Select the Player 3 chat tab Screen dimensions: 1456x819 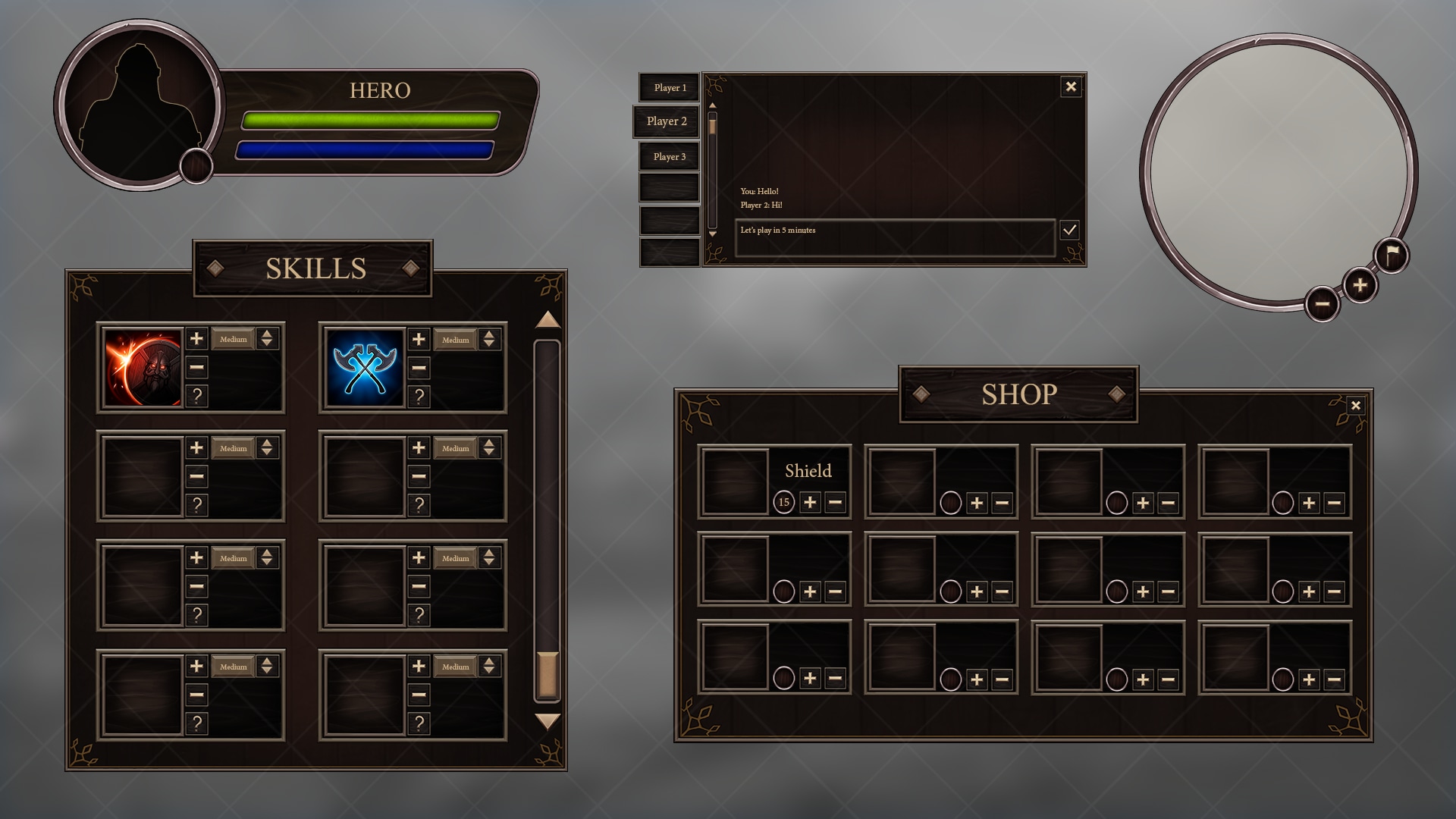click(x=669, y=156)
